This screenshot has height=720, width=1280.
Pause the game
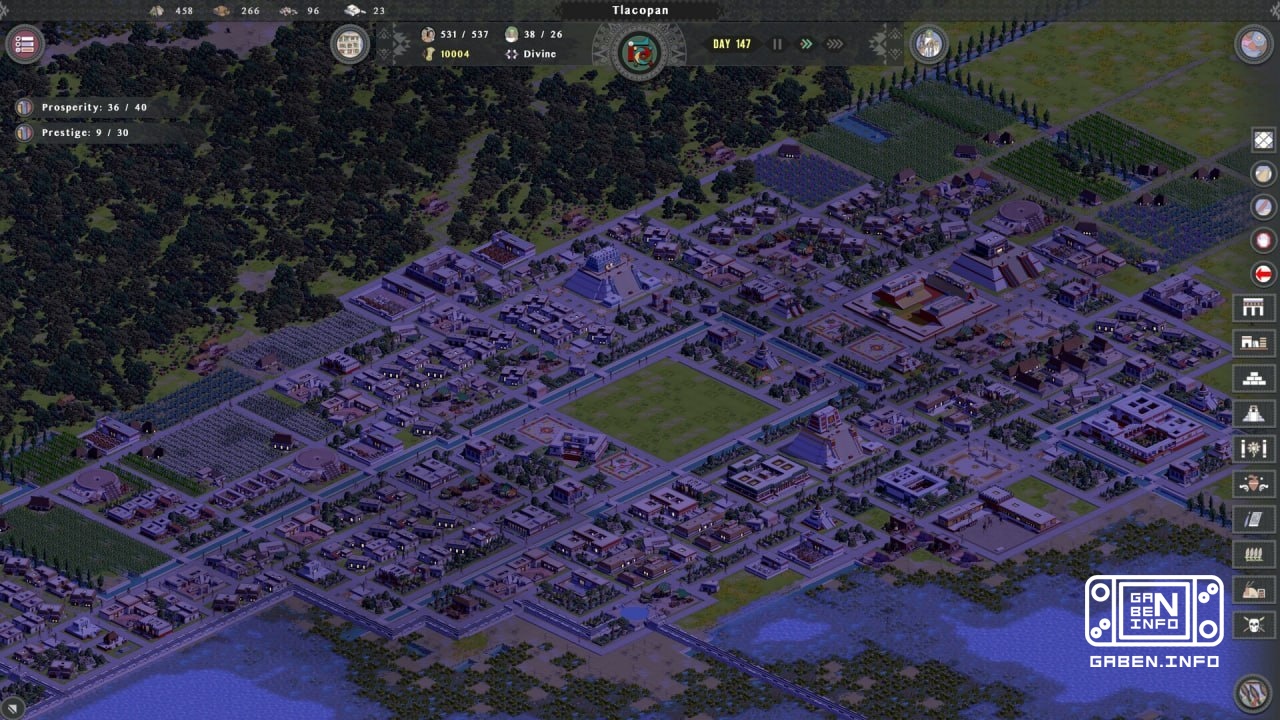point(777,44)
